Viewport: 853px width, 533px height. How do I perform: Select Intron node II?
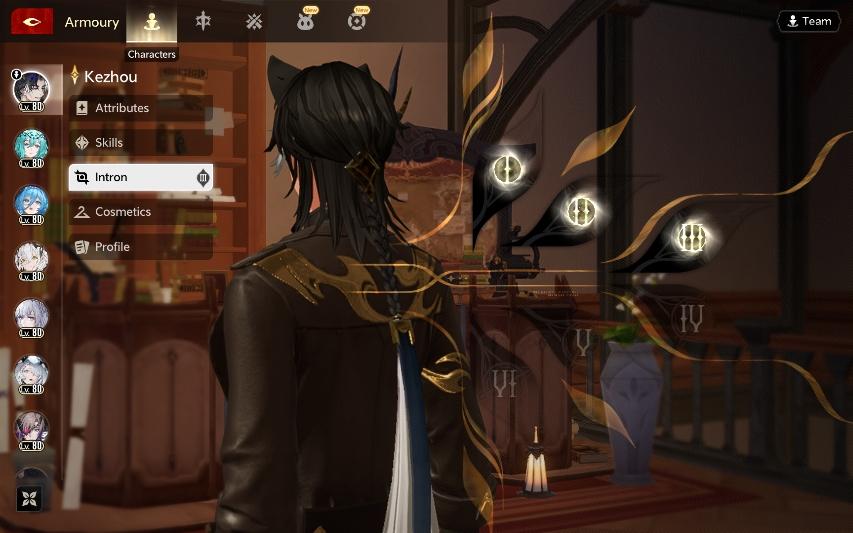pos(581,211)
